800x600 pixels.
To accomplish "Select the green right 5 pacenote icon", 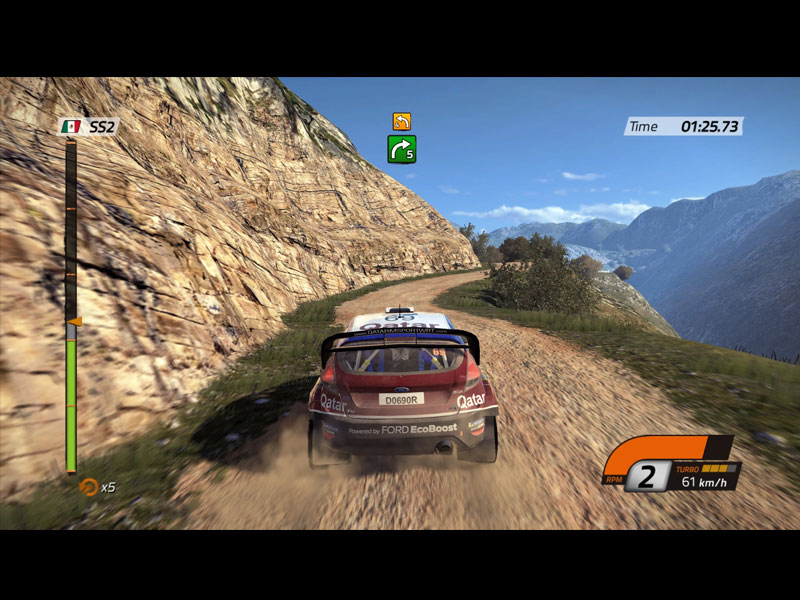I will (402, 149).
